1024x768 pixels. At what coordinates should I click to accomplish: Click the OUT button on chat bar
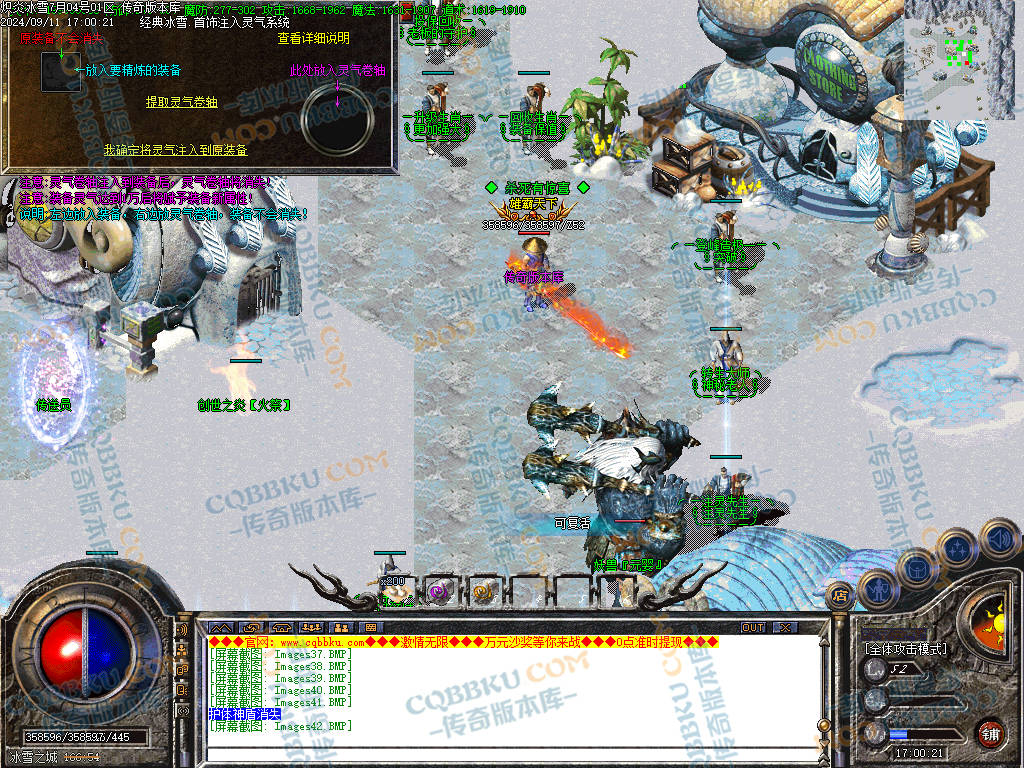pyautogui.click(x=752, y=627)
